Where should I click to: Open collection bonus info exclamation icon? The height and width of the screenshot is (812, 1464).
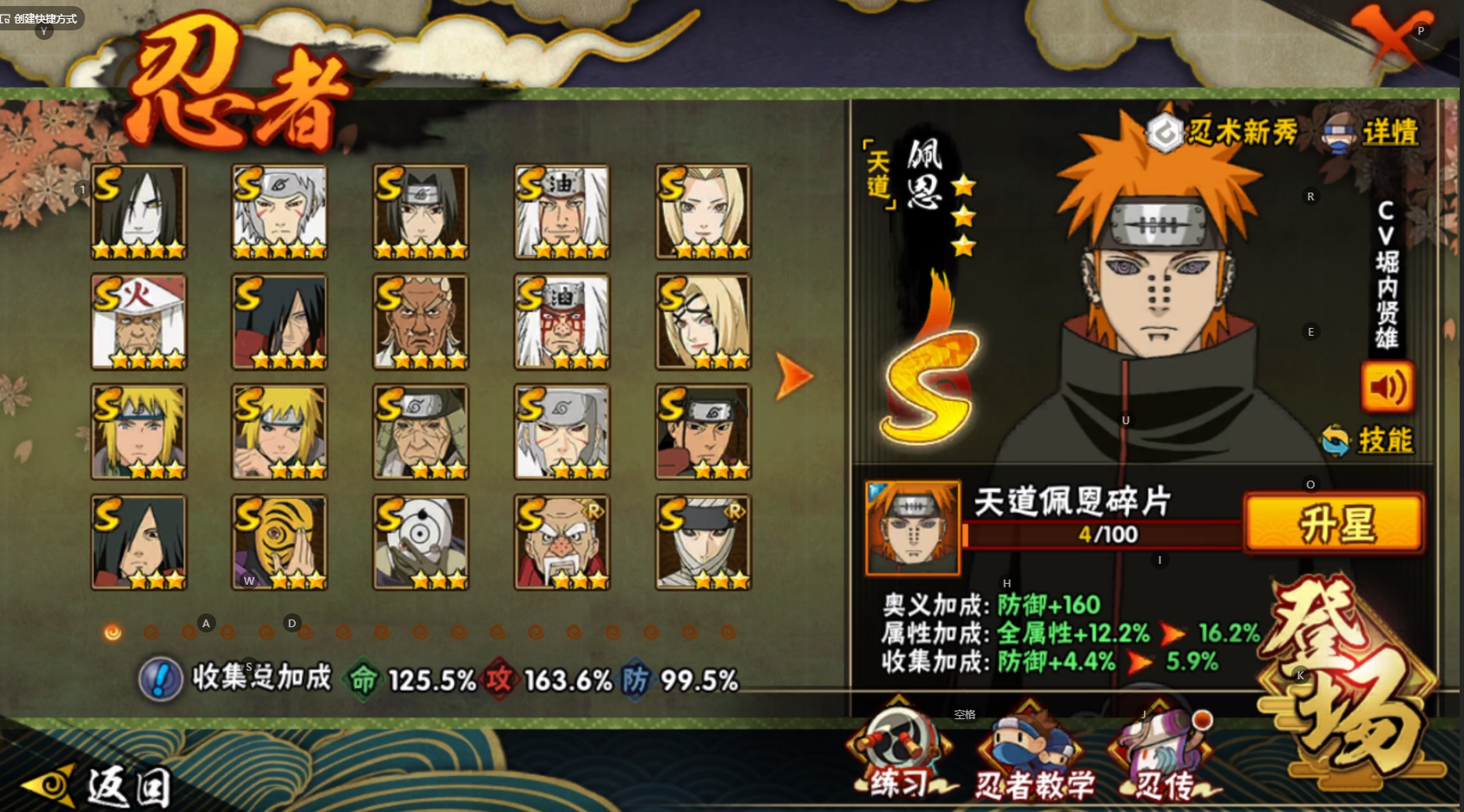point(161,678)
